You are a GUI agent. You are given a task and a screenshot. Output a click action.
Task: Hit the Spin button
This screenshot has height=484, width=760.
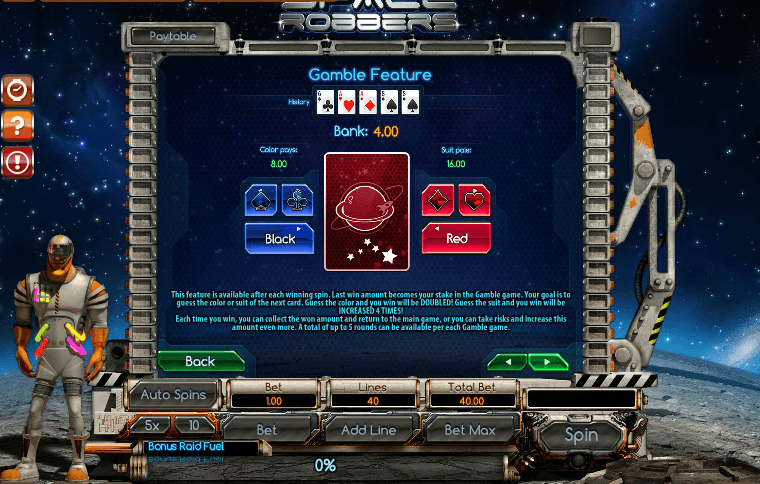click(581, 435)
